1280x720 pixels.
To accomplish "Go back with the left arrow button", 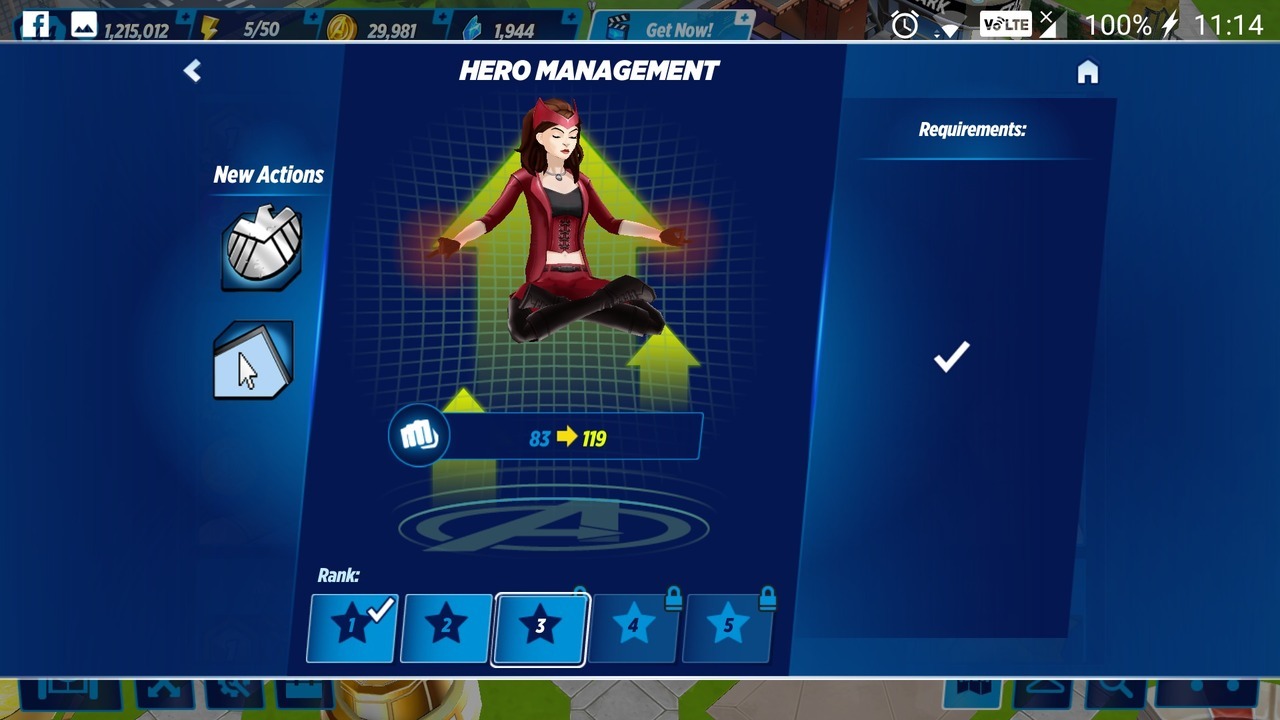I will pos(192,71).
